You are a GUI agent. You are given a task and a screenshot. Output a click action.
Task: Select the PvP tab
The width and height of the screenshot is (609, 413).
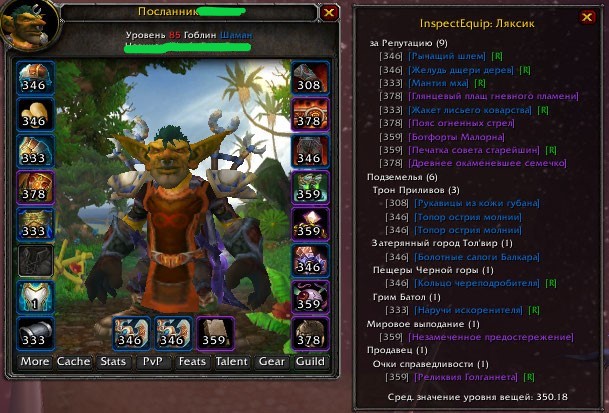(153, 361)
